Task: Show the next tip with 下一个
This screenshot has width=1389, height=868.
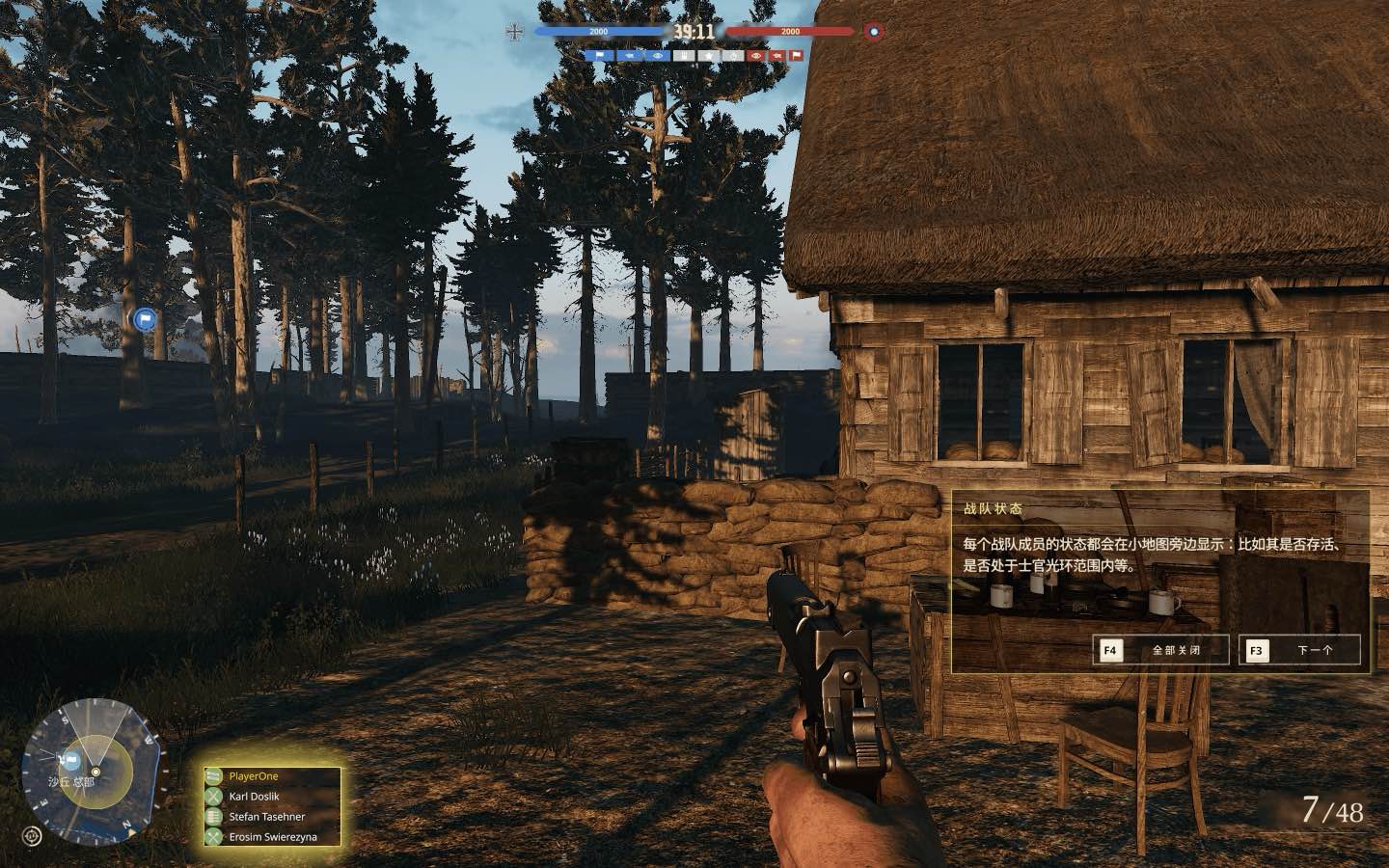Action: 1300,650
